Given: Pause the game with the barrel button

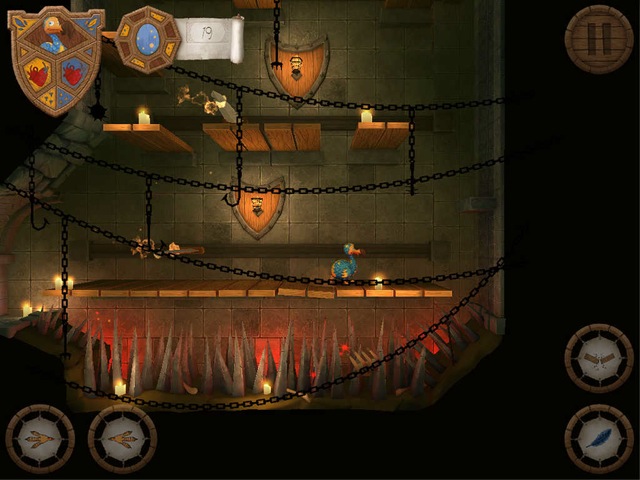Looking at the screenshot, I should 598,39.
